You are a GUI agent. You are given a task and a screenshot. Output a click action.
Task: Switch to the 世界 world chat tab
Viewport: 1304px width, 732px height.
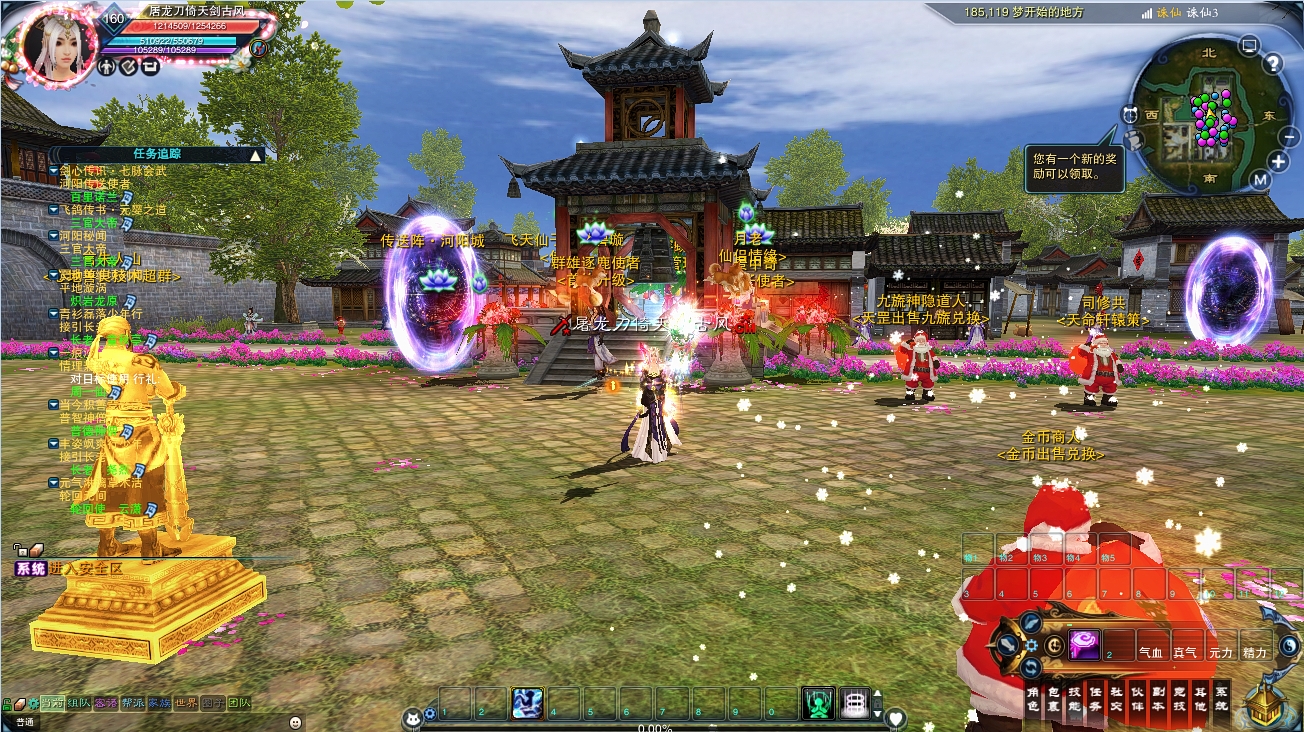186,703
